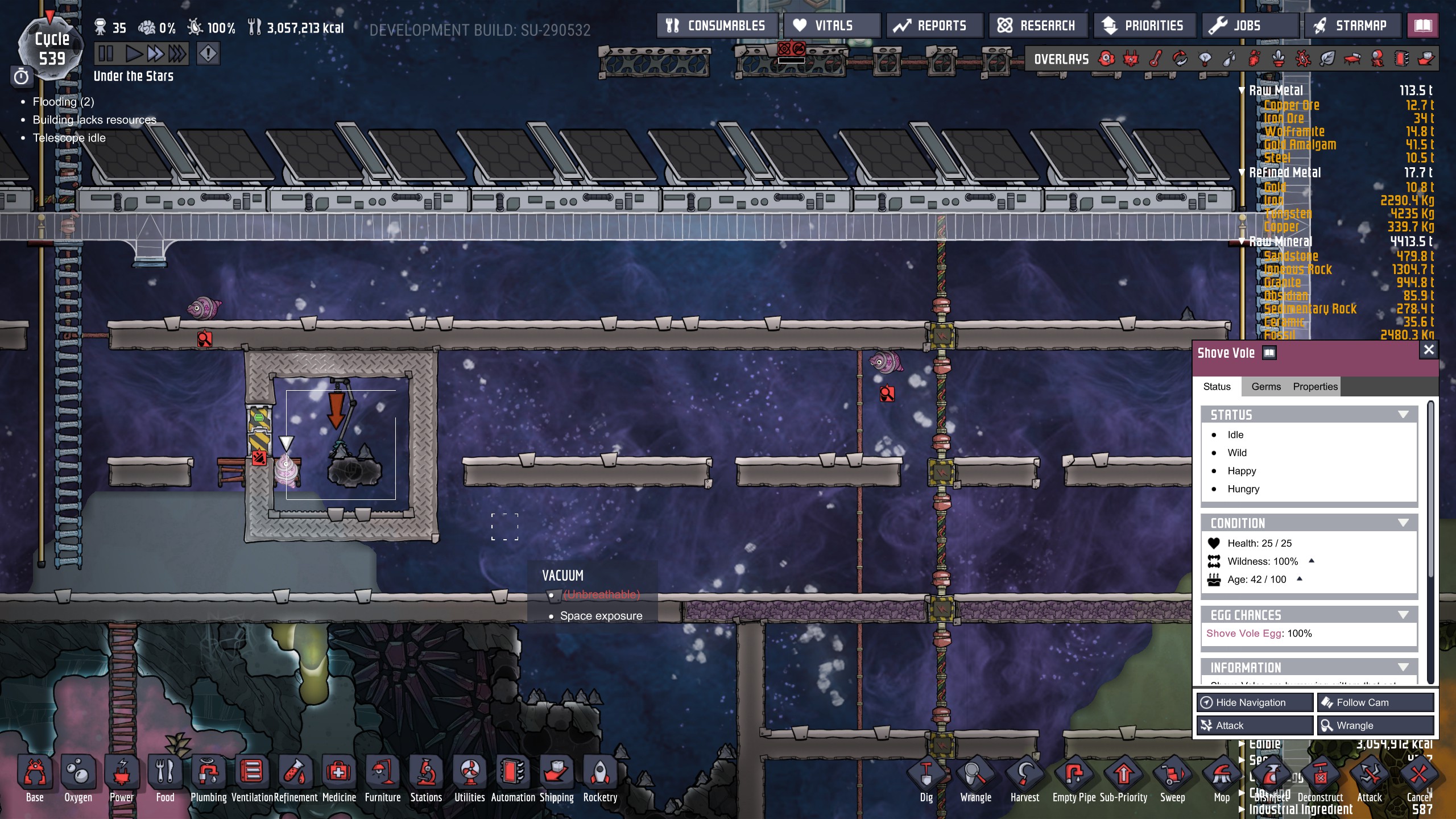Collapse the Raw Metal resource category
Image resolution: width=1456 pixels, height=819 pixels.
coord(1242,90)
